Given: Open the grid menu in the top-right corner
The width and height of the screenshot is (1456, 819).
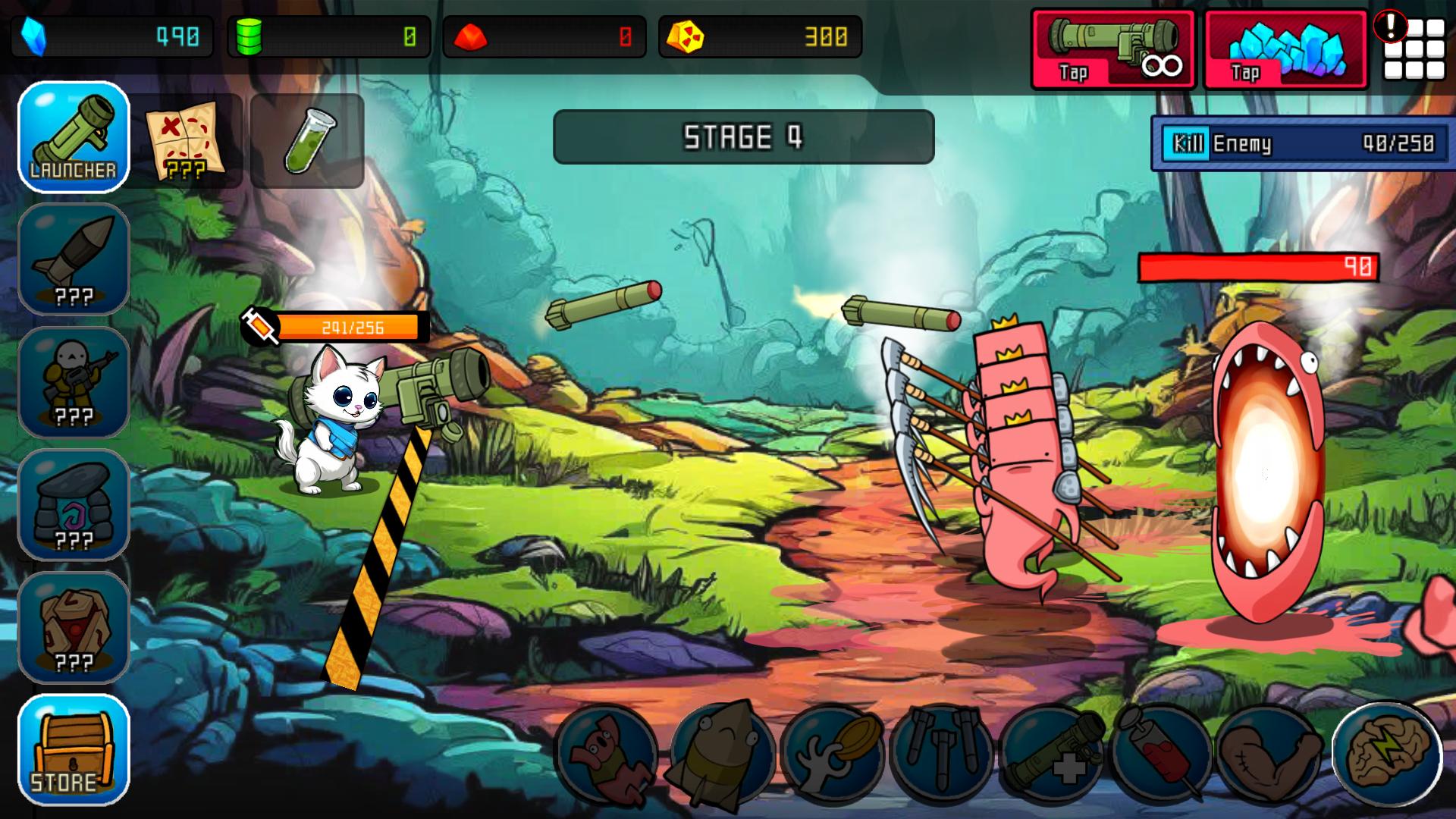Looking at the screenshot, I should pos(1415,47).
